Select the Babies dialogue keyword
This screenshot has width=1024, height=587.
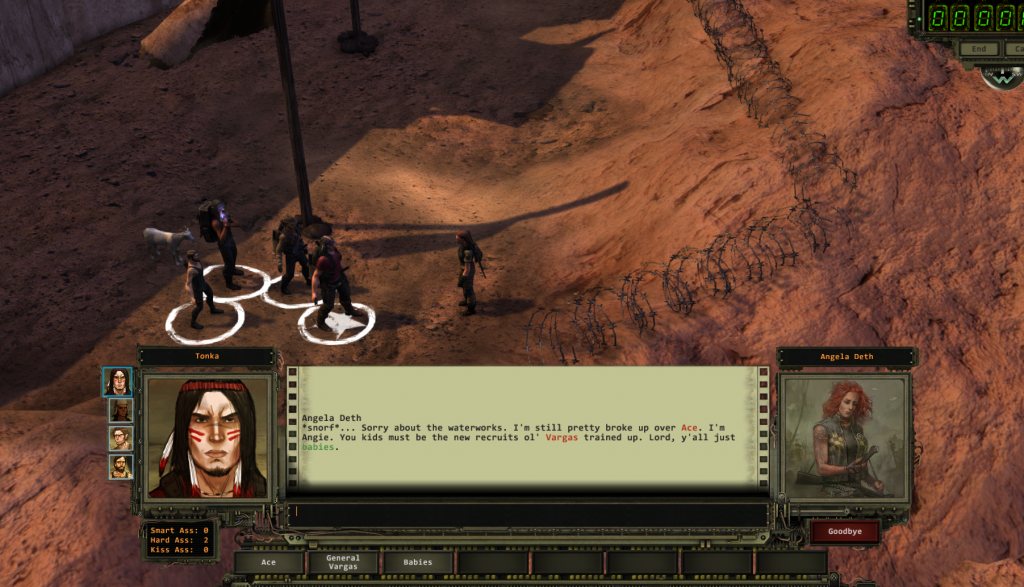[418, 562]
